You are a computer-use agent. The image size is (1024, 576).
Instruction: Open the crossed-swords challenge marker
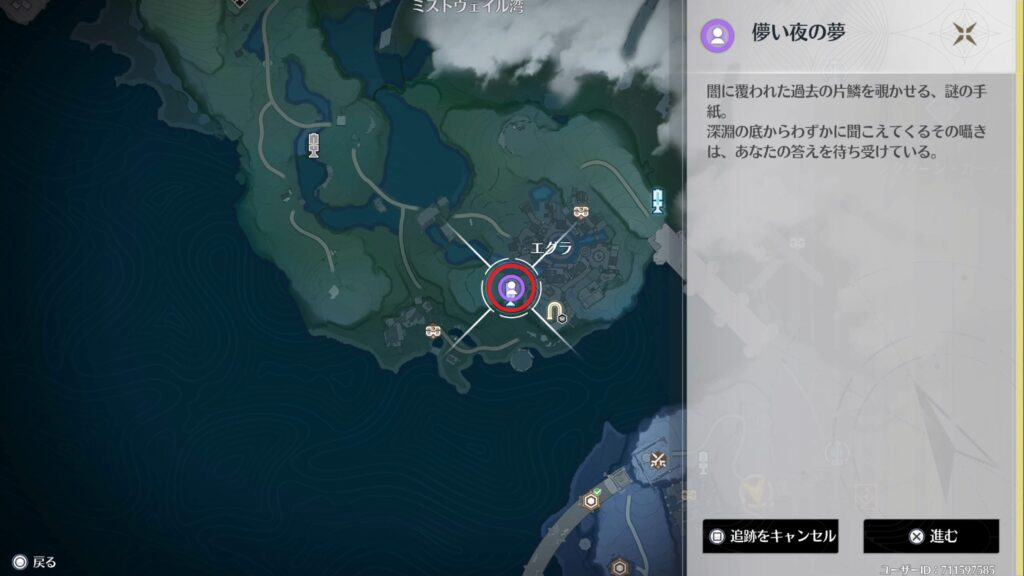tap(658, 460)
